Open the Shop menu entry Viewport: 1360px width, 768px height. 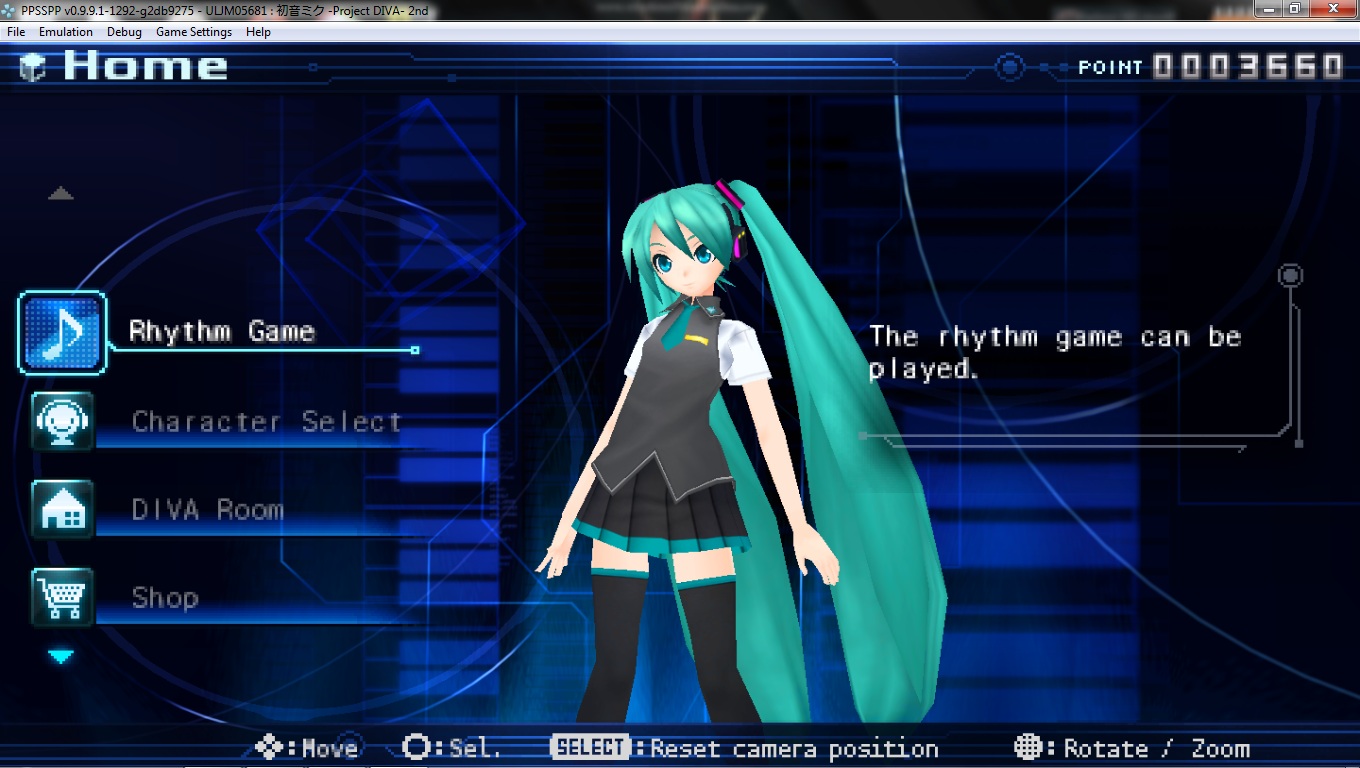click(x=165, y=598)
